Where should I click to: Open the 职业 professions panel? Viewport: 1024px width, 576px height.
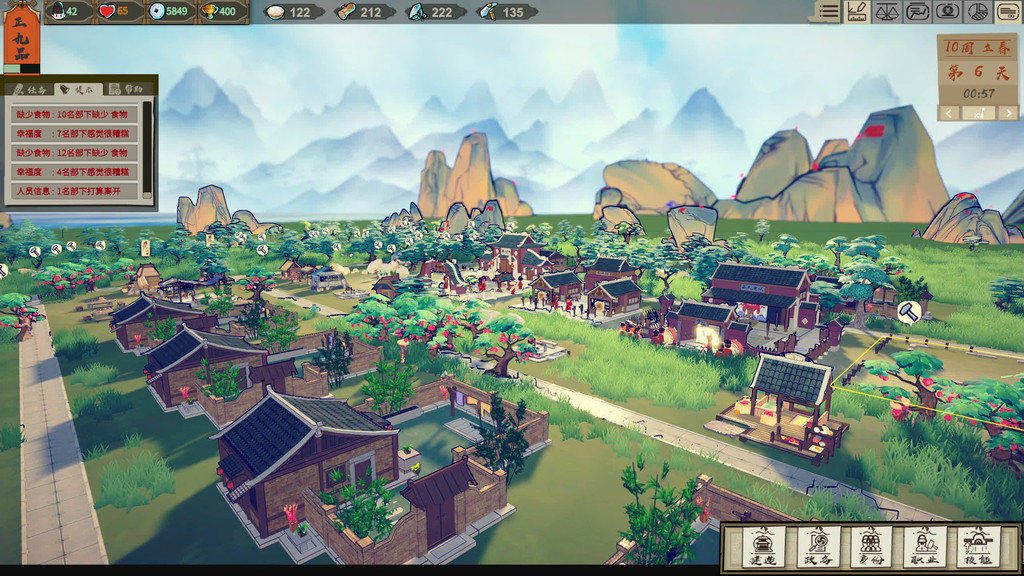(x=924, y=547)
